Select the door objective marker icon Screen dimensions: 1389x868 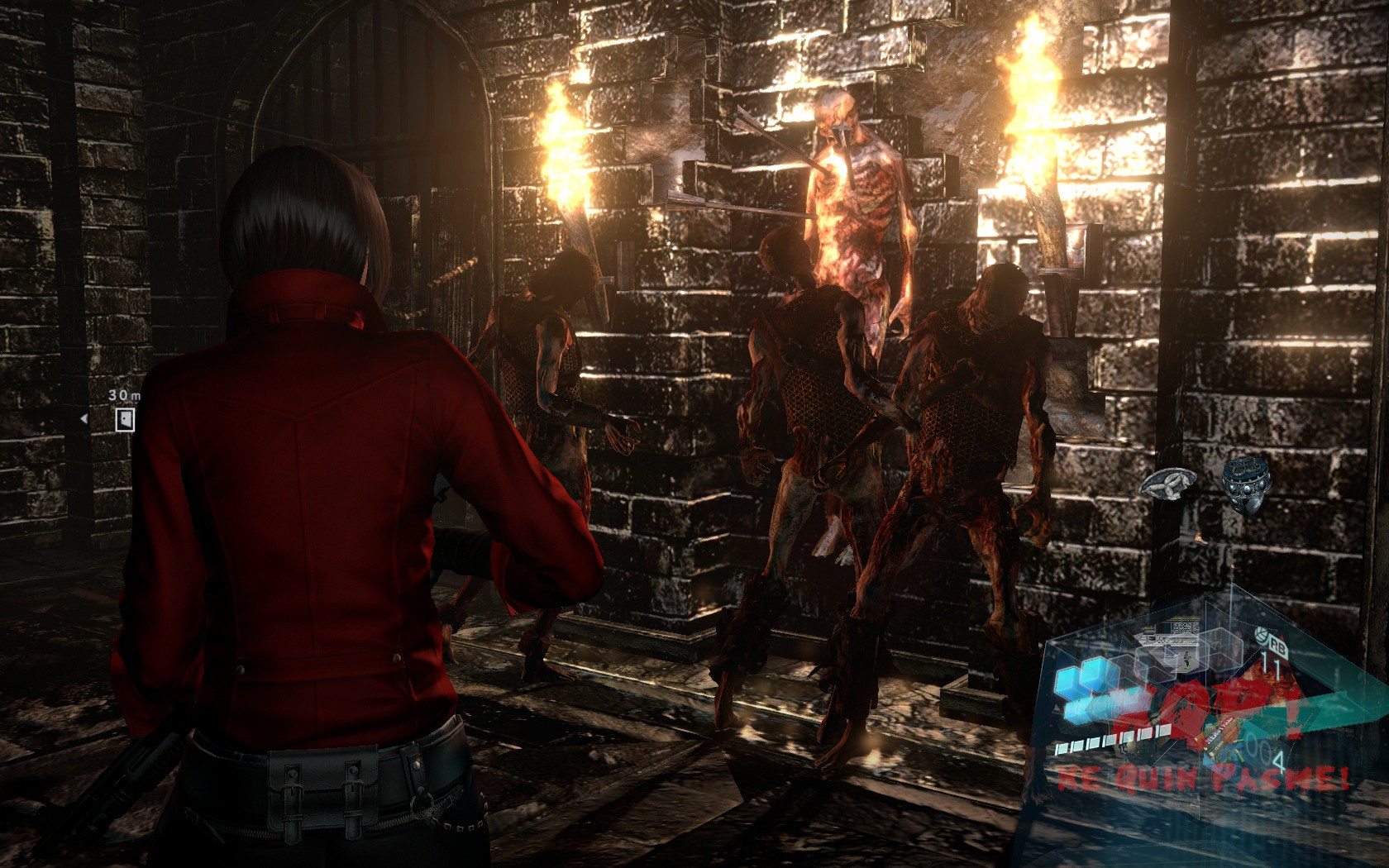[x=124, y=419]
